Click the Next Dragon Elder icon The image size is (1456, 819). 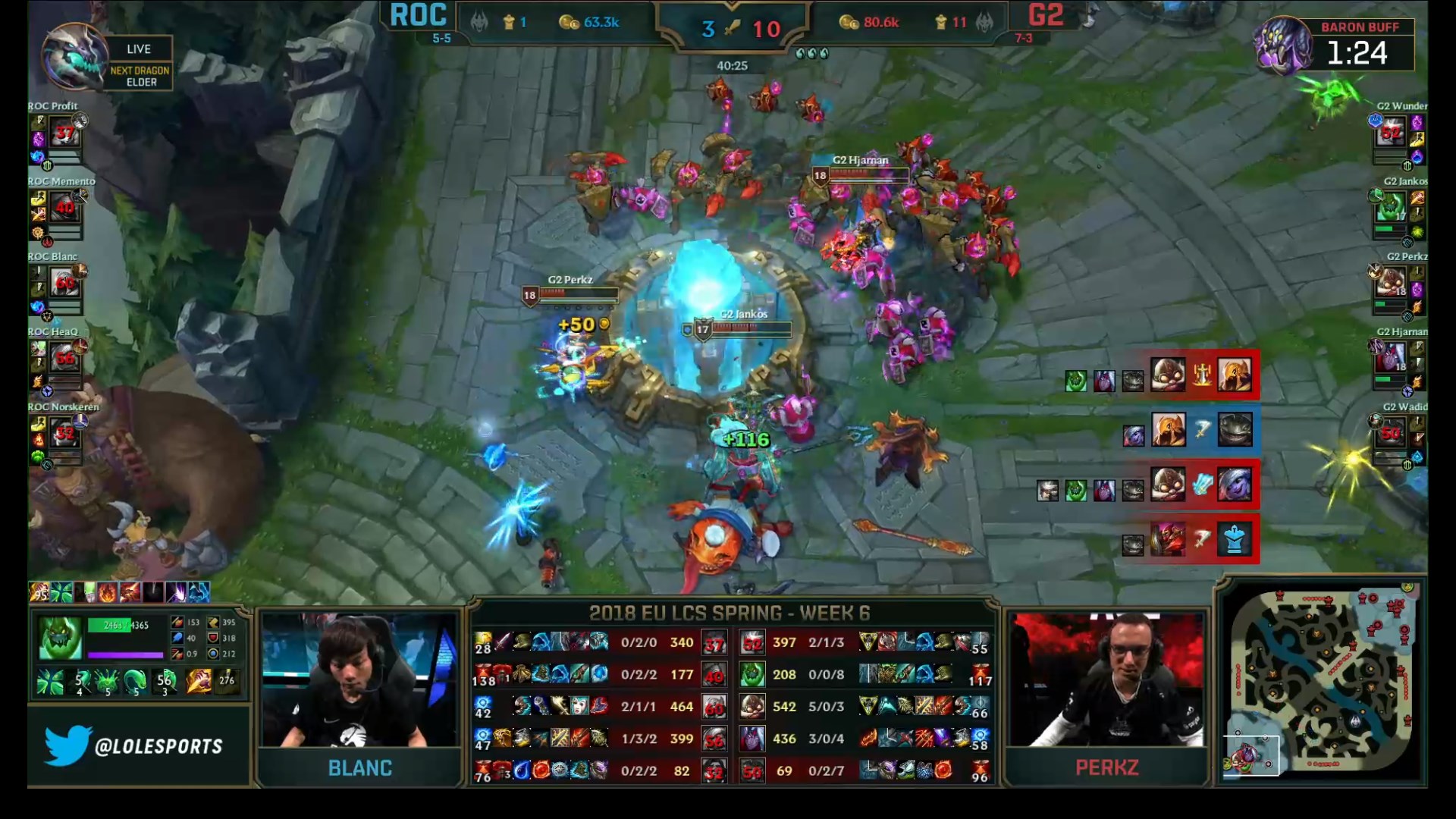(x=75, y=57)
